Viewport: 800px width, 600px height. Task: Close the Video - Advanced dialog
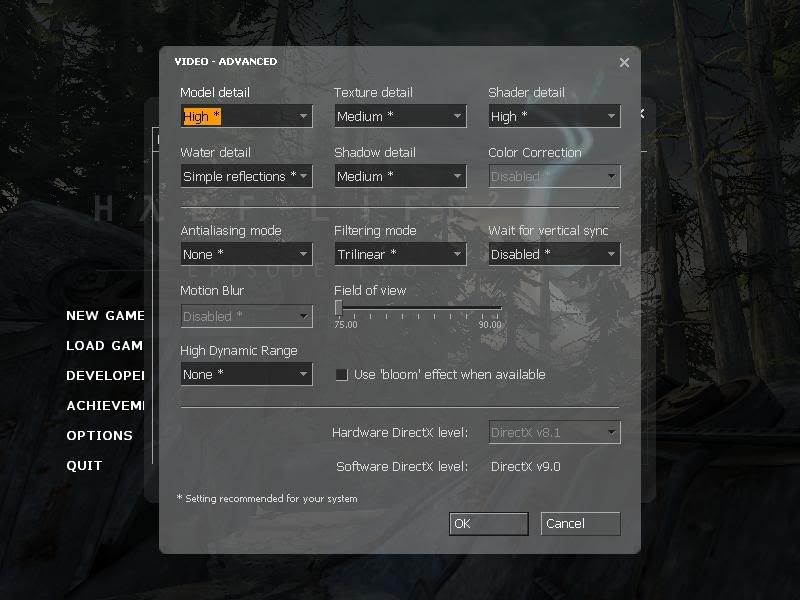(624, 63)
